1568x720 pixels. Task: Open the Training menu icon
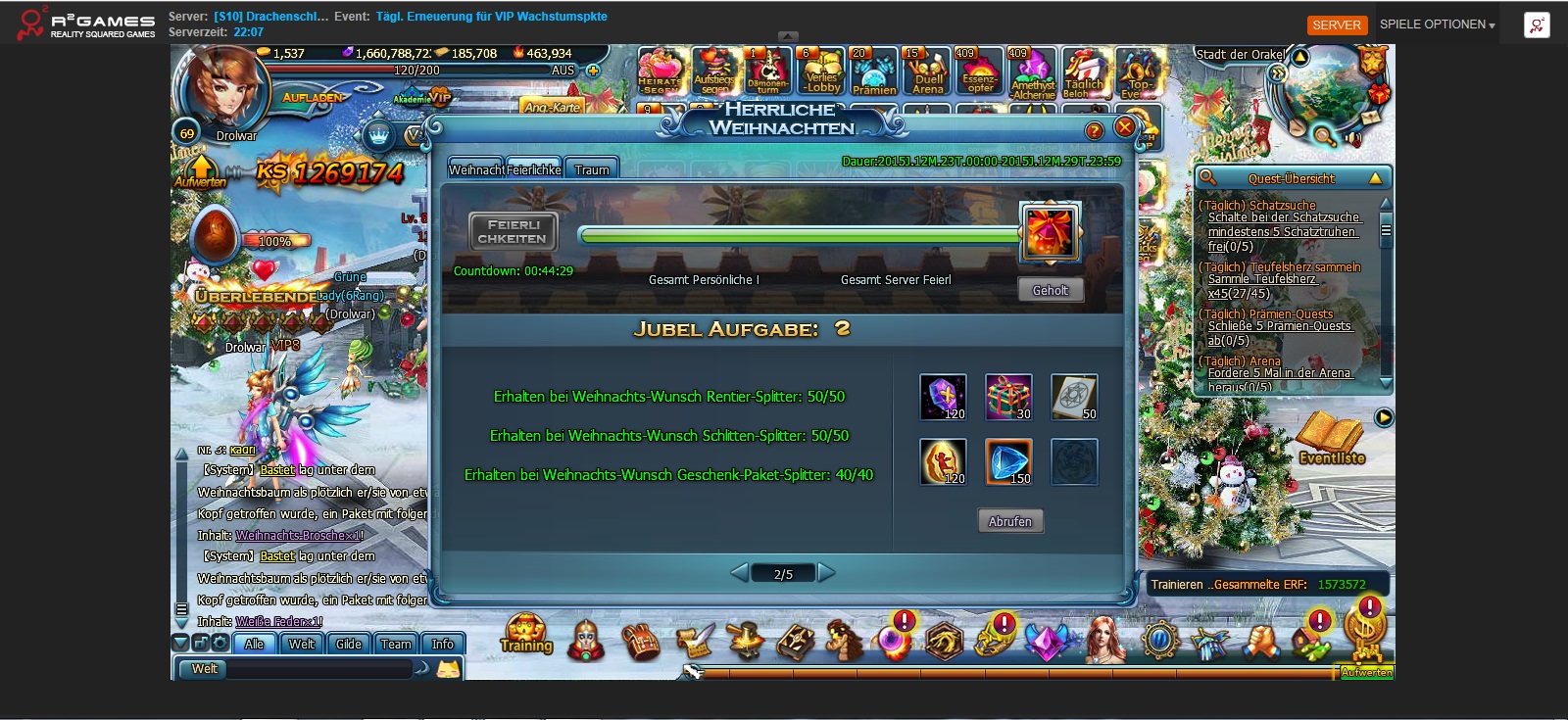click(526, 635)
